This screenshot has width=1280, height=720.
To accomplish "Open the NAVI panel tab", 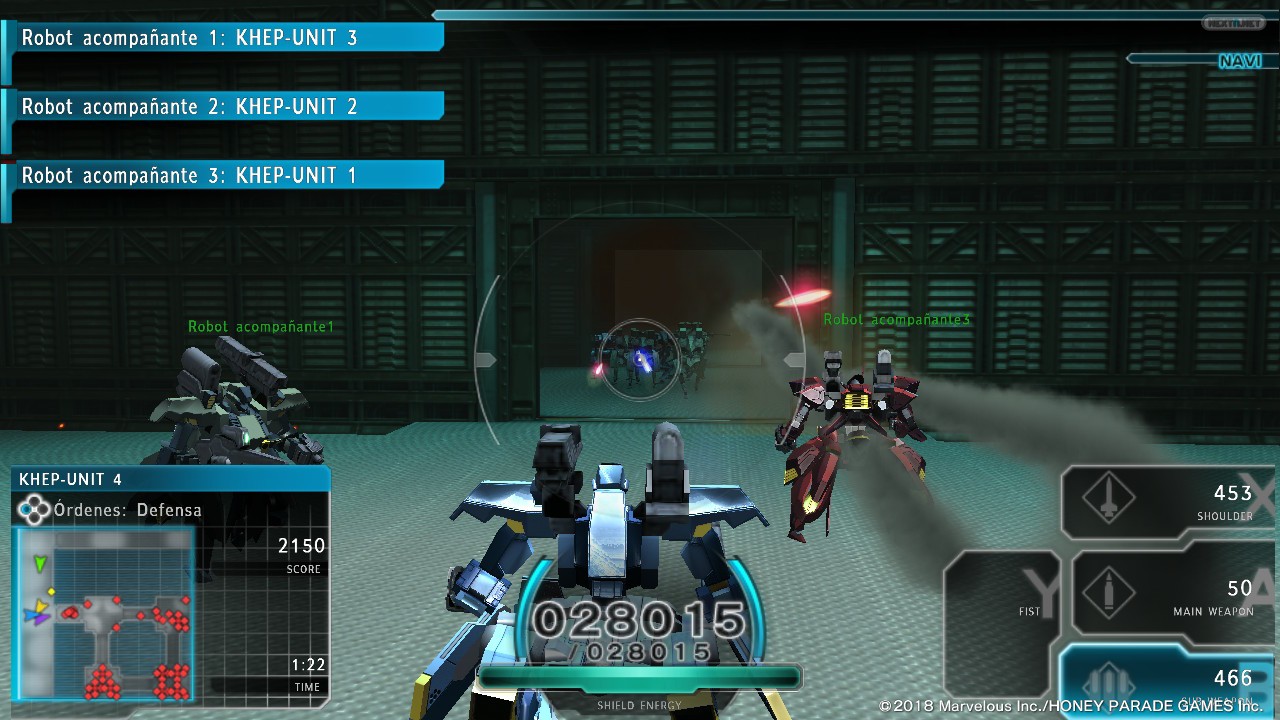I will pyautogui.click(x=1238, y=61).
